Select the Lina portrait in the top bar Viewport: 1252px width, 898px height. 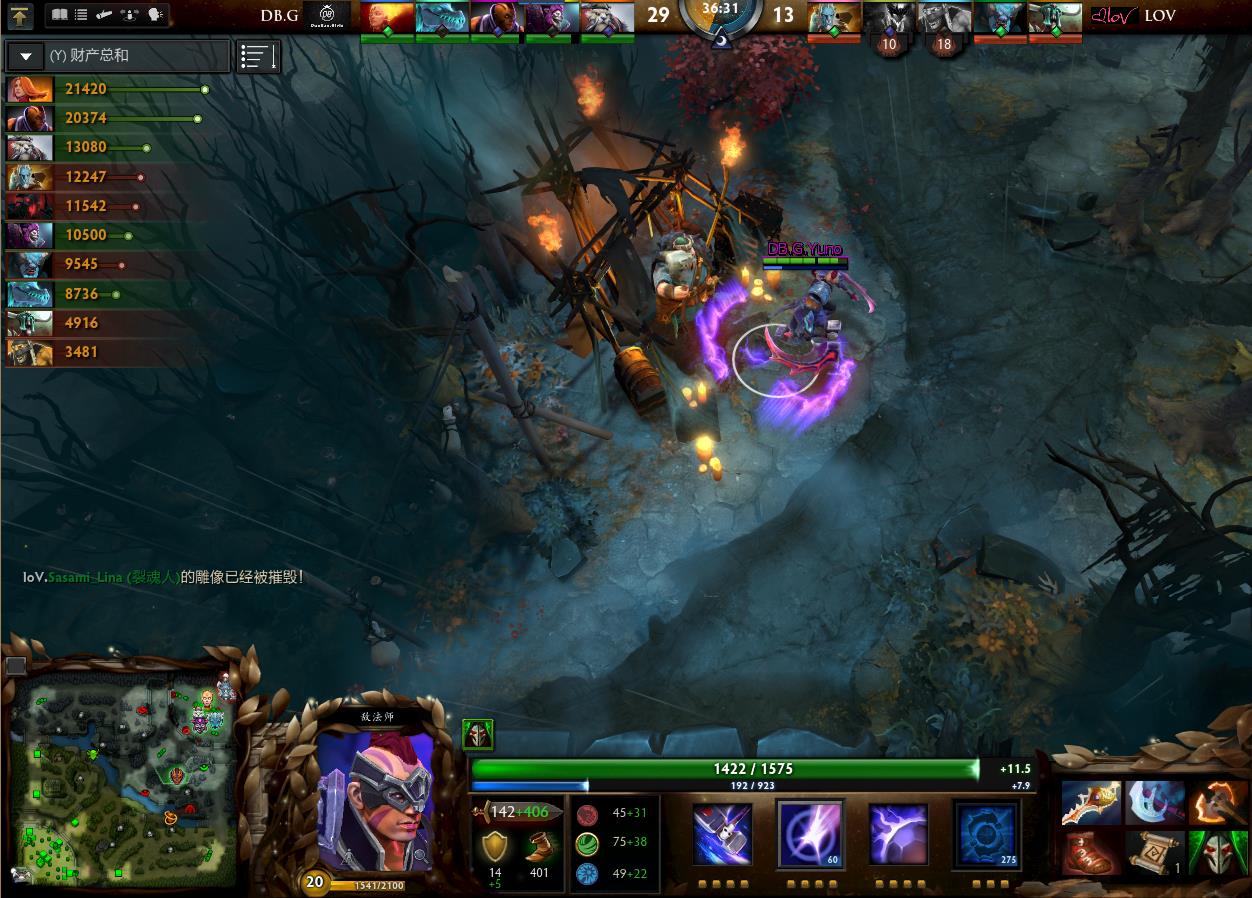[x=386, y=17]
